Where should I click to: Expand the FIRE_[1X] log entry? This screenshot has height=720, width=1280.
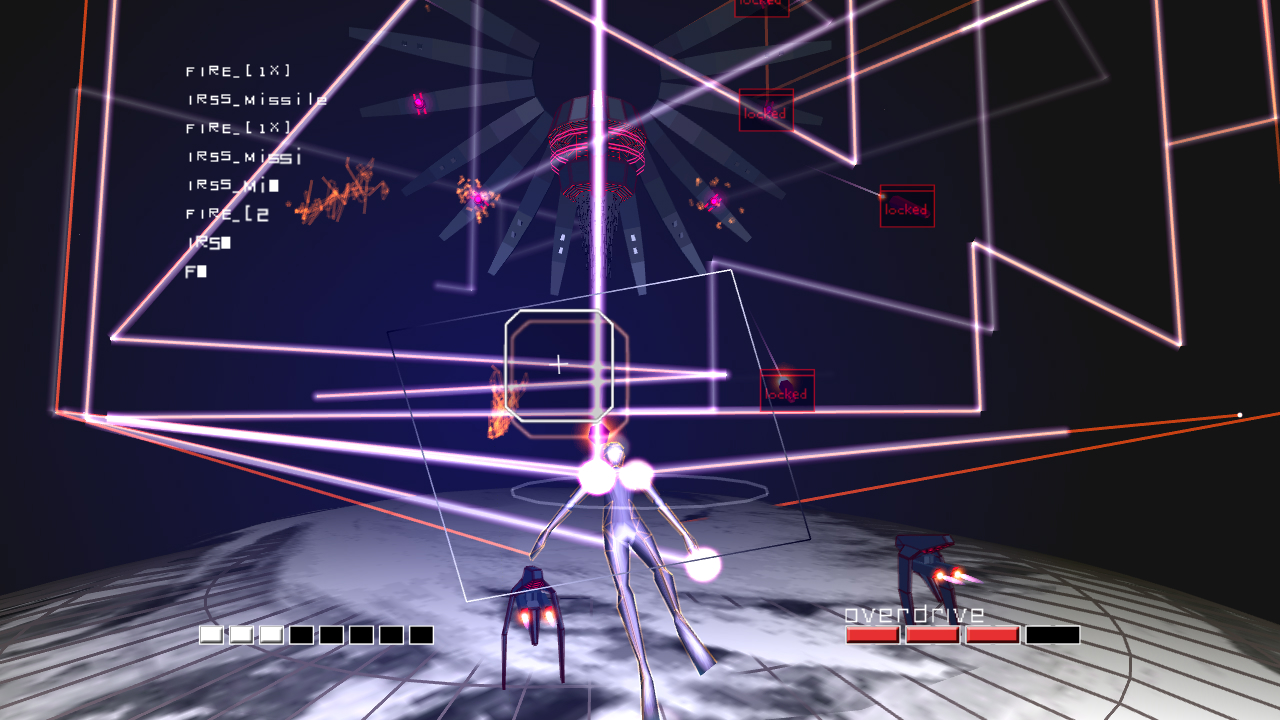[236, 70]
